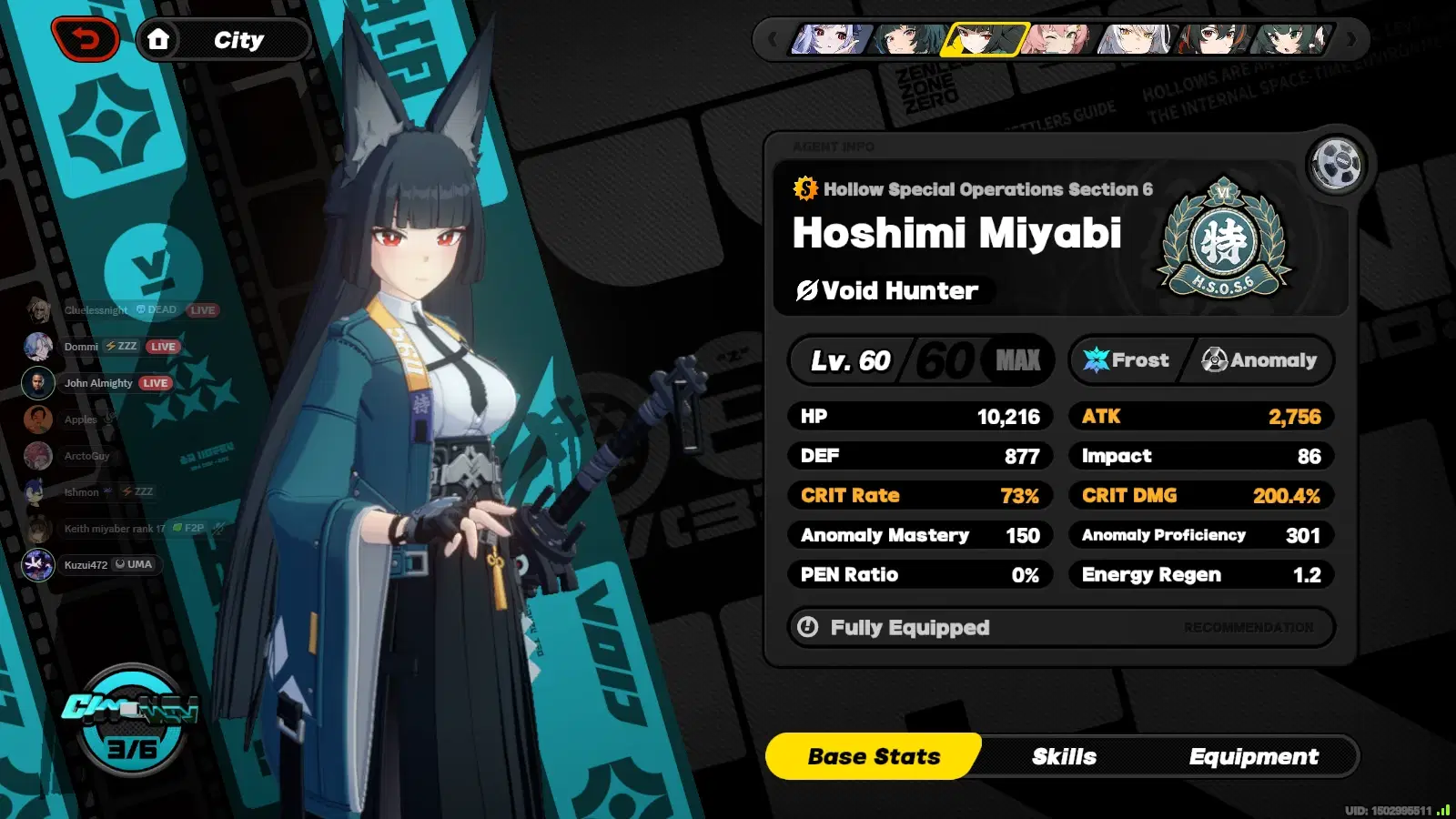This screenshot has height=819, width=1456.
Task: Select the City home icon
Action: tap(160, 38)
